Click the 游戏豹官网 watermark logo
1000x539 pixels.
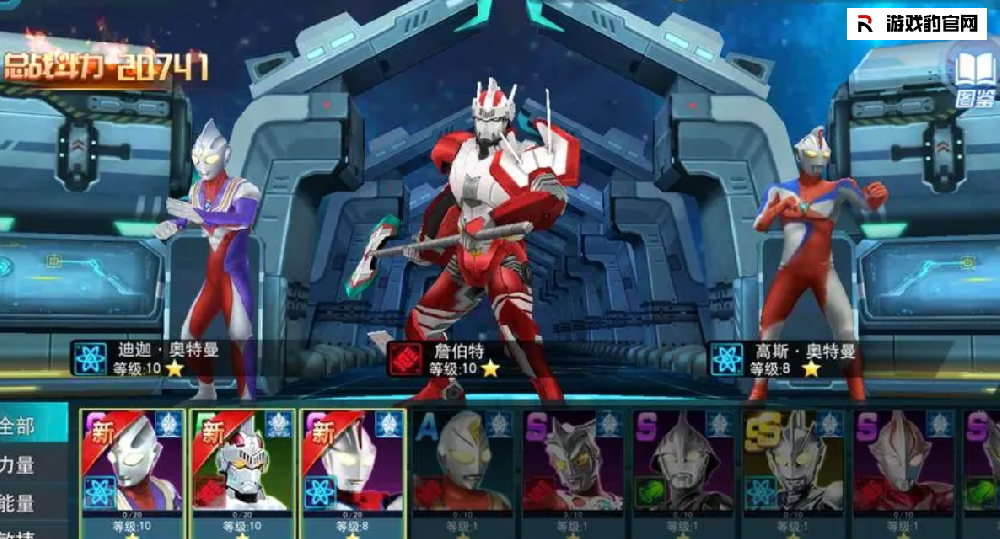[x=916, y=24]
